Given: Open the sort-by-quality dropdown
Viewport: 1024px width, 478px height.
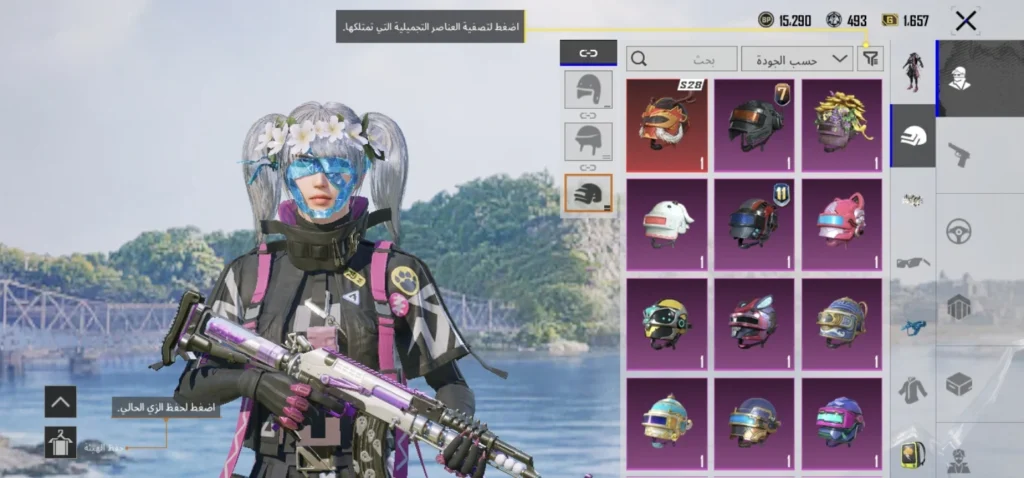Looking at the screenshot, I should click(796, 59).
